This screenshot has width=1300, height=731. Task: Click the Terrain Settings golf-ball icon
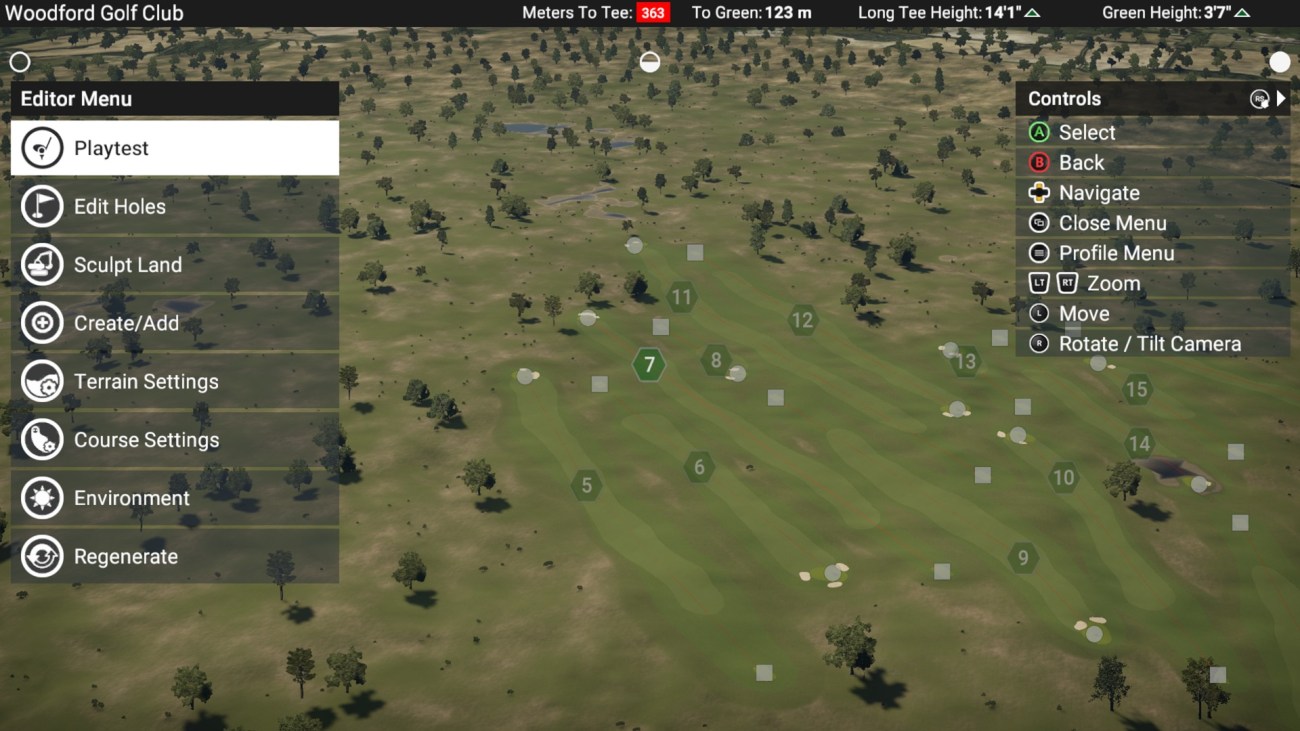[x=42, y=381]
